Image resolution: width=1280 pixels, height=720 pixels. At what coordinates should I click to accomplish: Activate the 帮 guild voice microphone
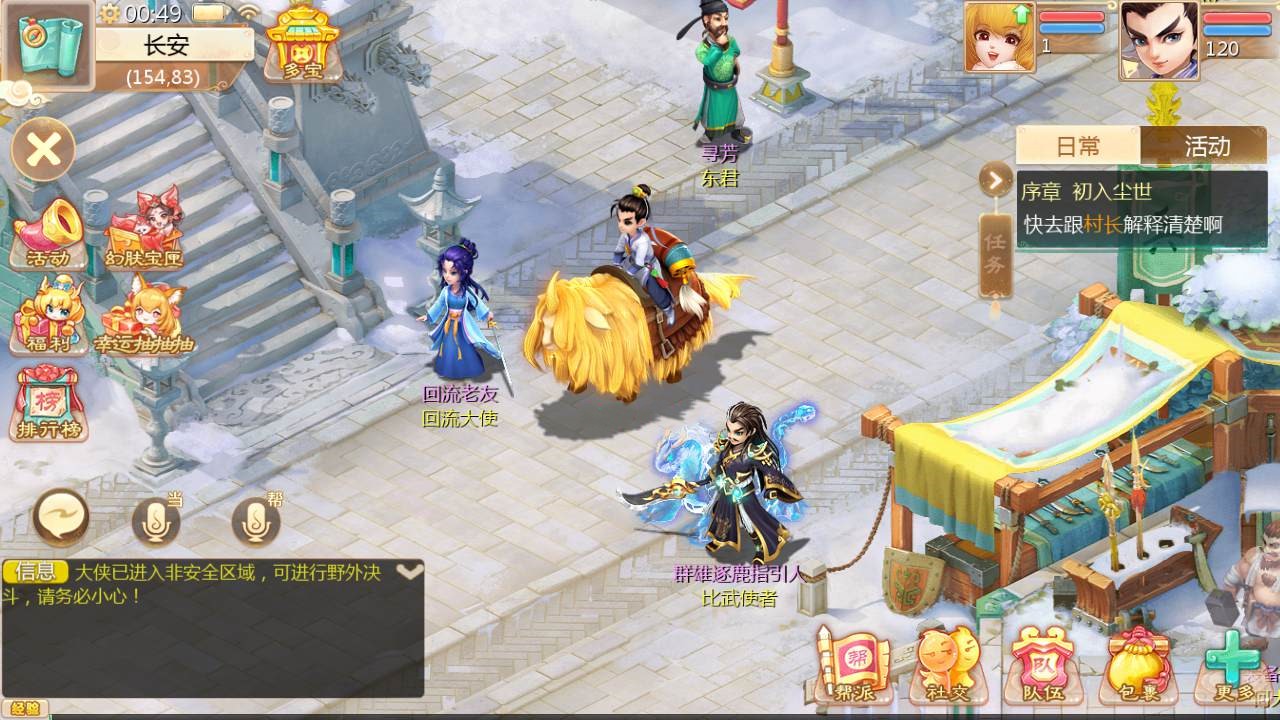[x=256, y=520]
